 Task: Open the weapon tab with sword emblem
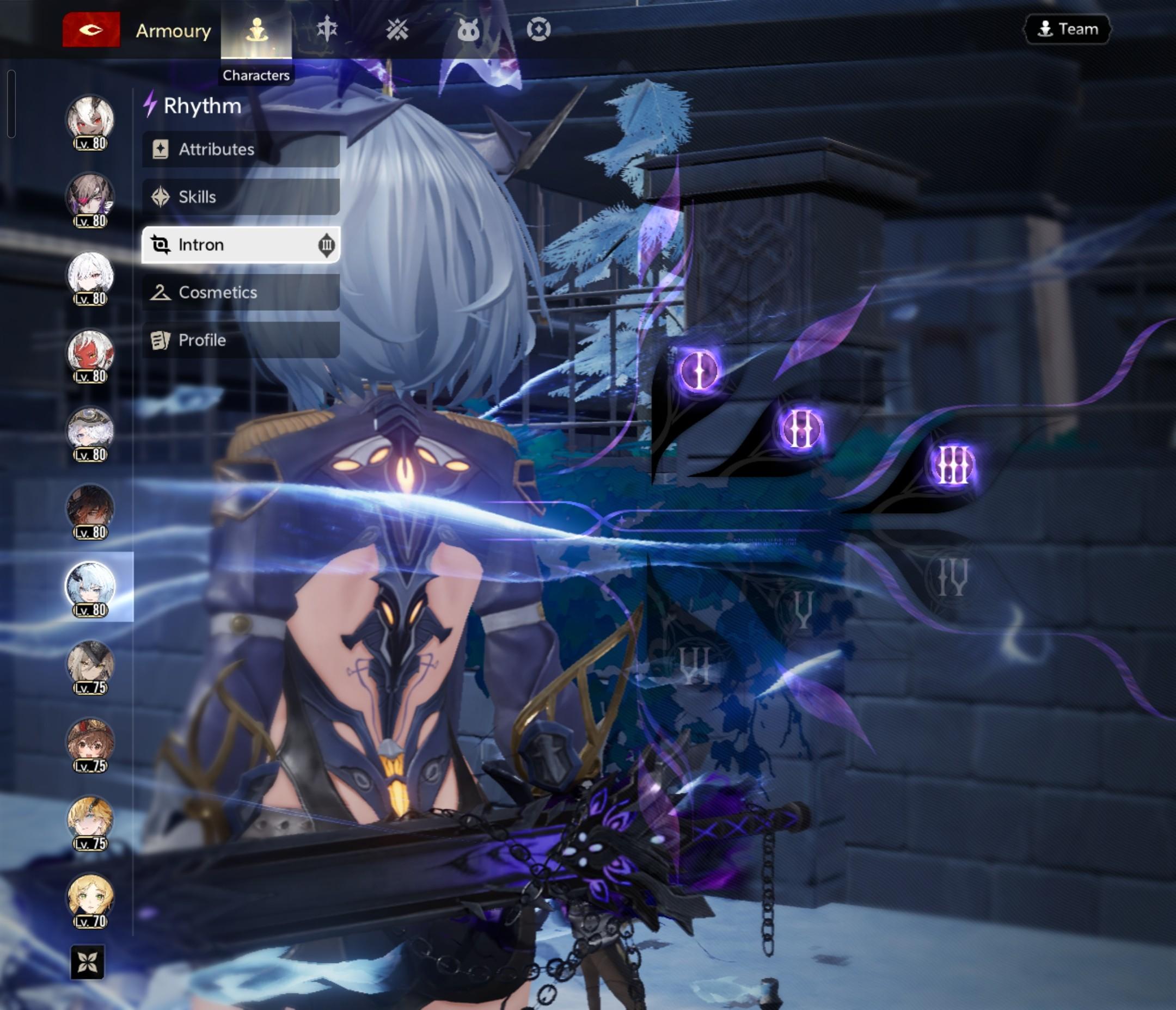(x=327, y=29)
